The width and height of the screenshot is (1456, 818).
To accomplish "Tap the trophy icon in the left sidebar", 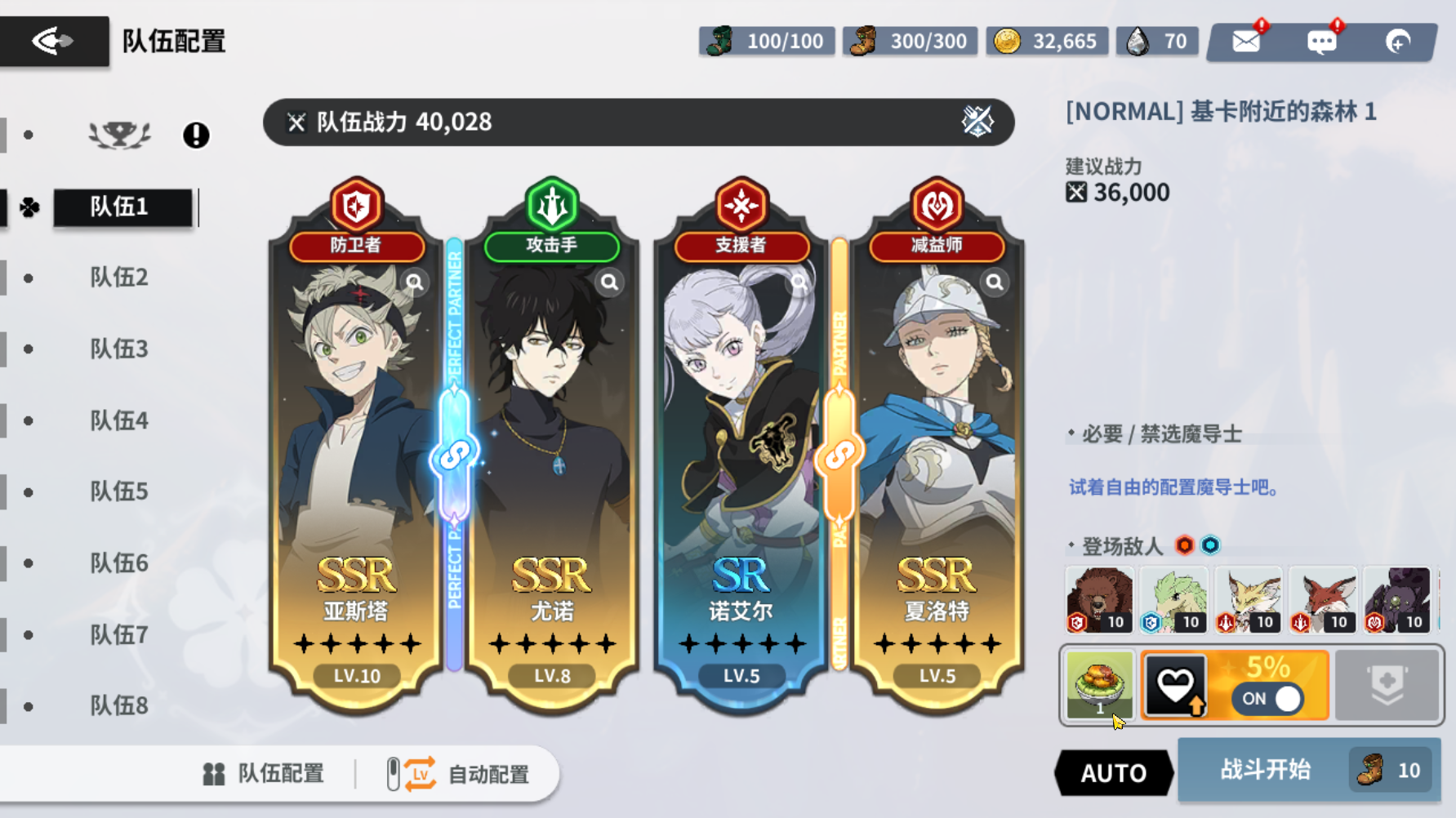I will point(119,135).
